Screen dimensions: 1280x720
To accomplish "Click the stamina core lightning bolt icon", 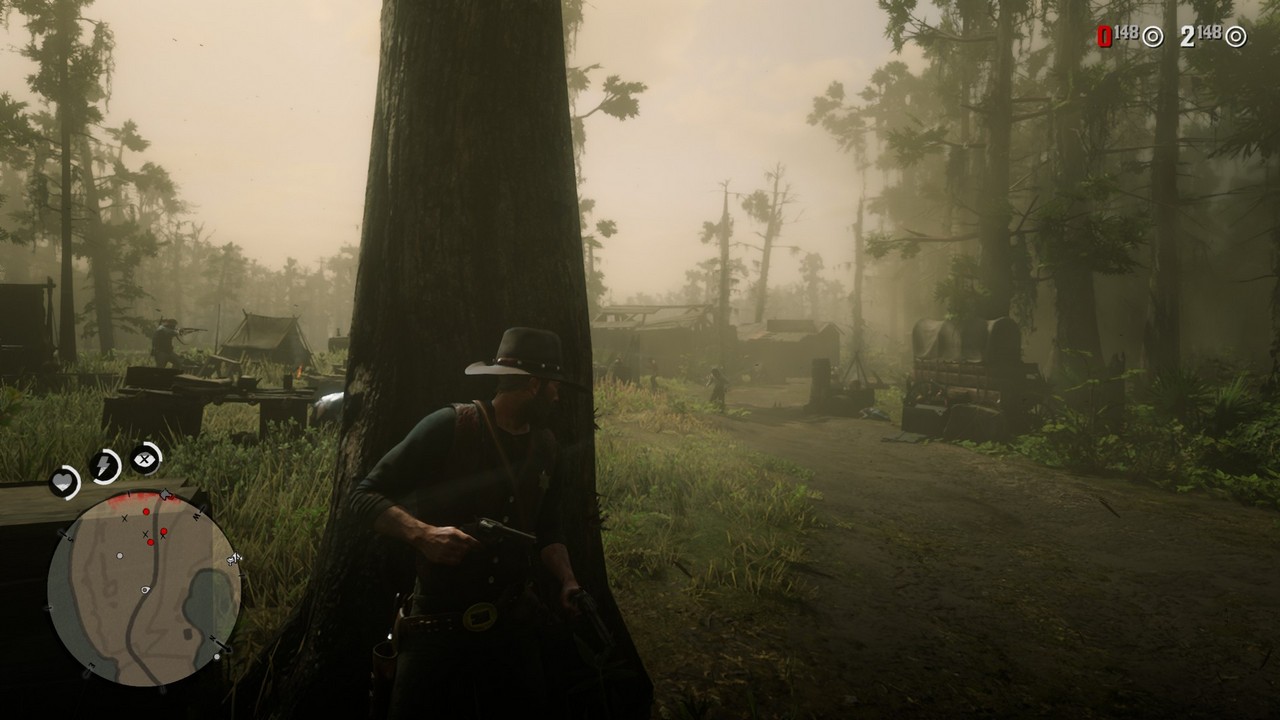I will coord(105,464).
